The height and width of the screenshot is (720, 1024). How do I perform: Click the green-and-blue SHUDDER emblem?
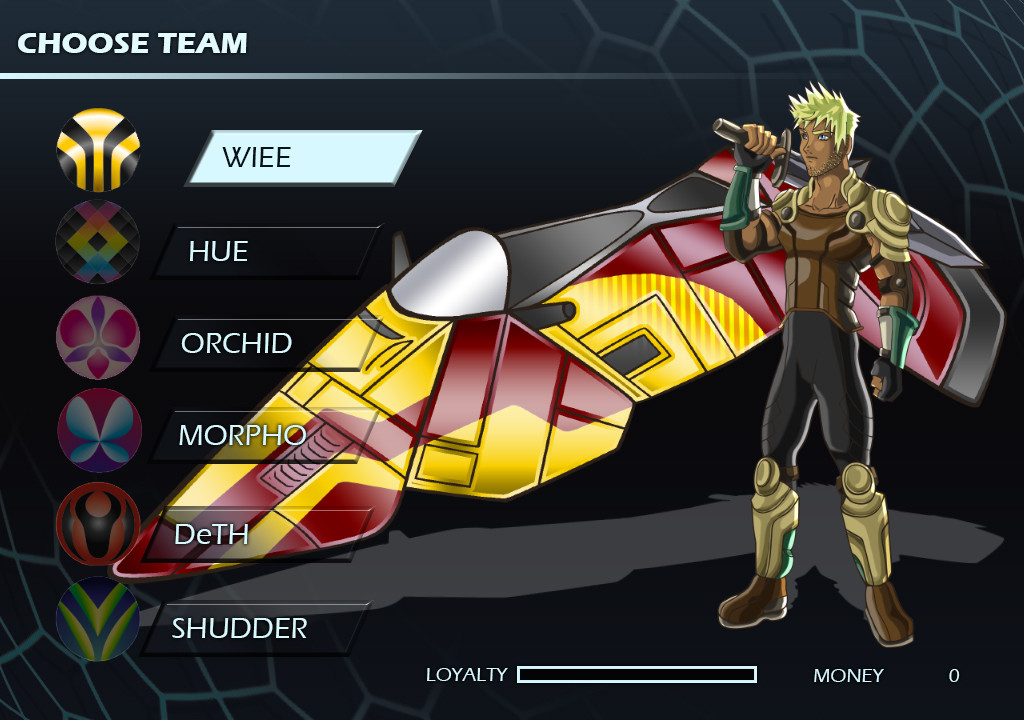point(98,618)
